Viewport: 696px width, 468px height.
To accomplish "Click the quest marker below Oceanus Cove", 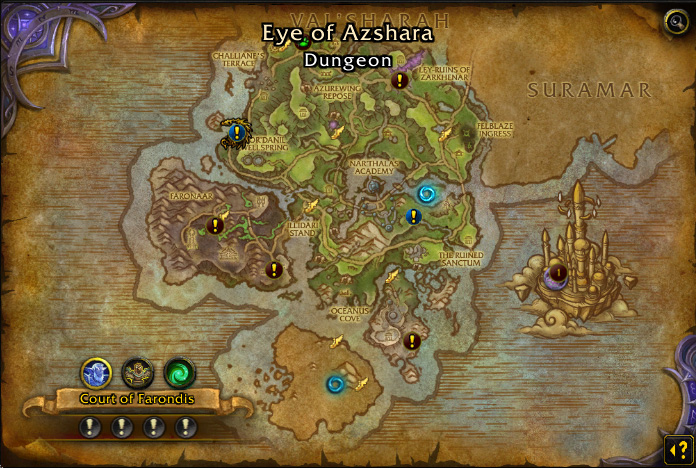I will click(x=412, y=341).
